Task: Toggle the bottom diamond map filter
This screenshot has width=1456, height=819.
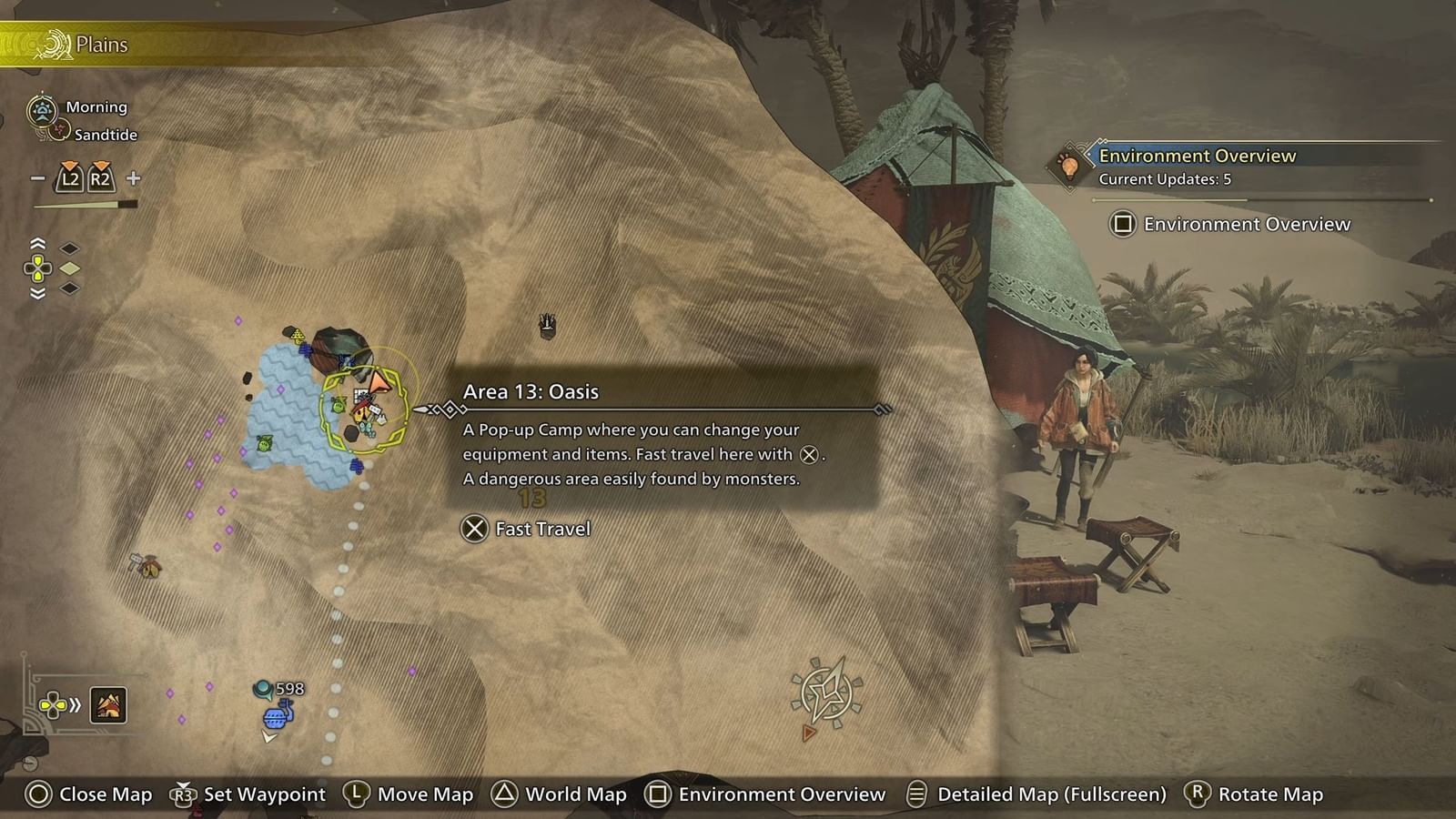Action: 69,288
